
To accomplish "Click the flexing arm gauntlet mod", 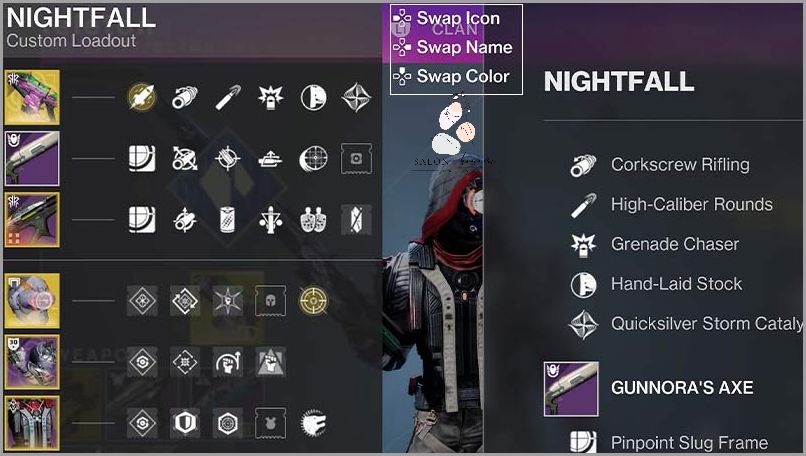I will click(227, 361).
